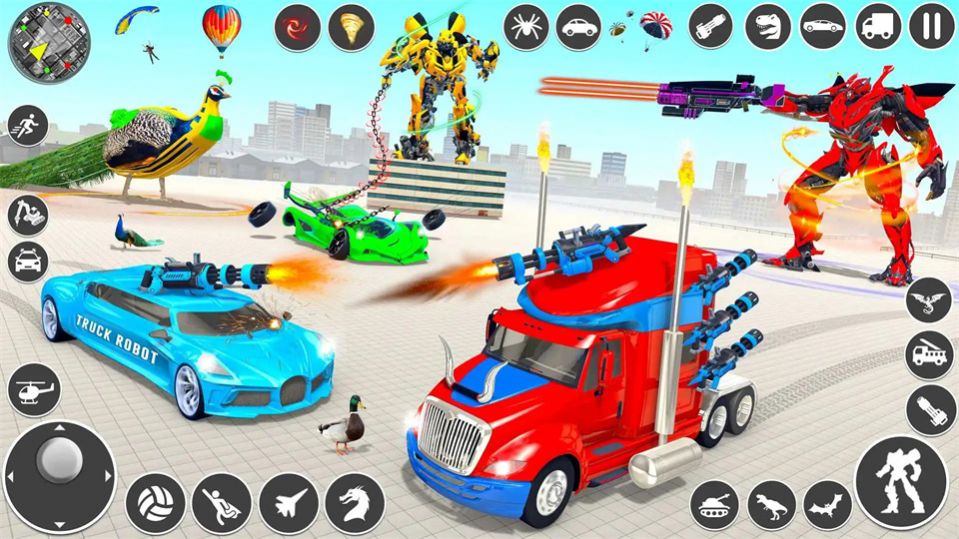Activate the winged eagle icon
959x539 pixels.
point(930,301)
